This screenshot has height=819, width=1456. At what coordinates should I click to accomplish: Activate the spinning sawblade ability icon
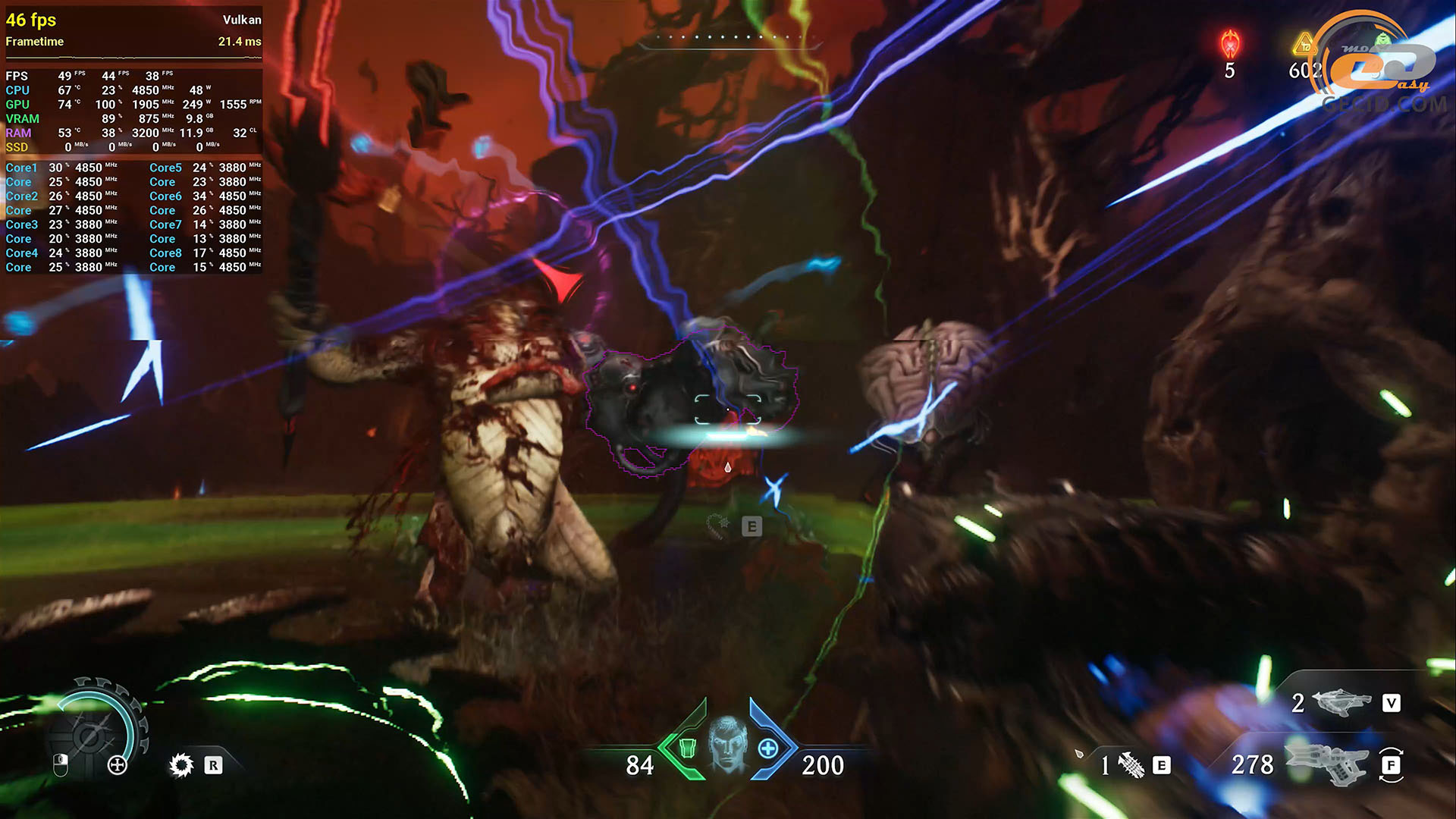[181, 765]
